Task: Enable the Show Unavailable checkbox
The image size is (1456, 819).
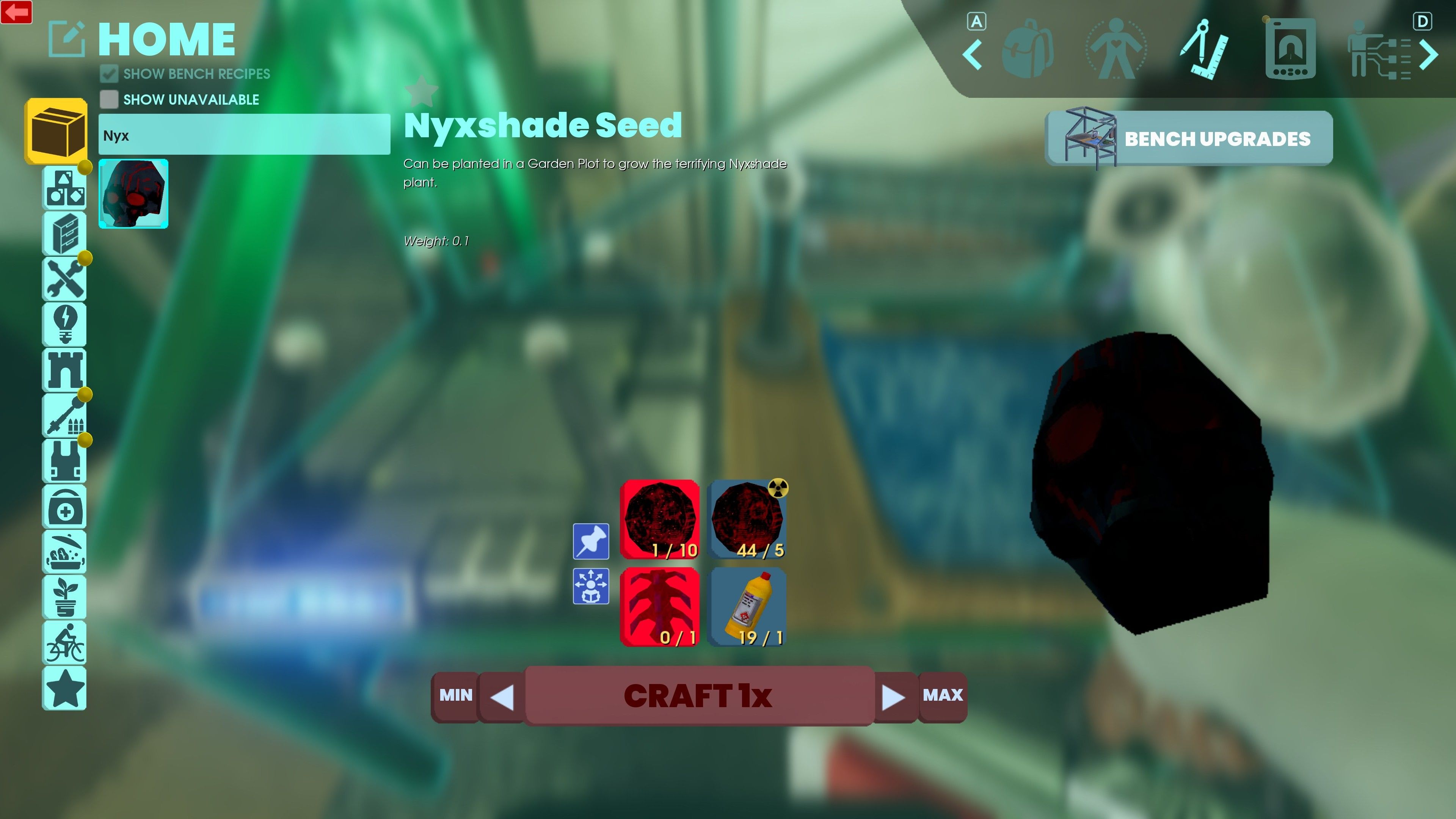Action: [x=109, y=99]
